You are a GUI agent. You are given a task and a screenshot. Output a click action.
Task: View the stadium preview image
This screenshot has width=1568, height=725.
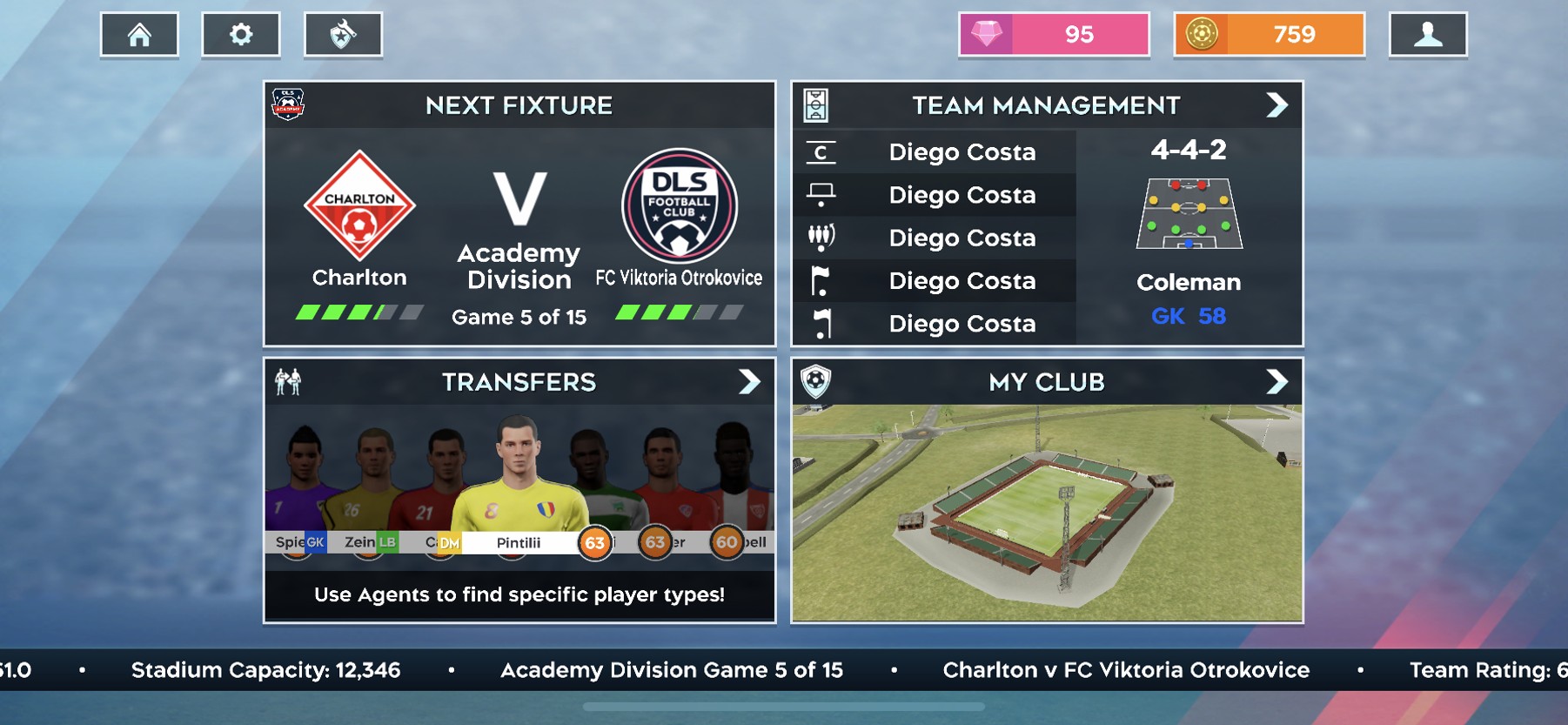pos(1047,512)
